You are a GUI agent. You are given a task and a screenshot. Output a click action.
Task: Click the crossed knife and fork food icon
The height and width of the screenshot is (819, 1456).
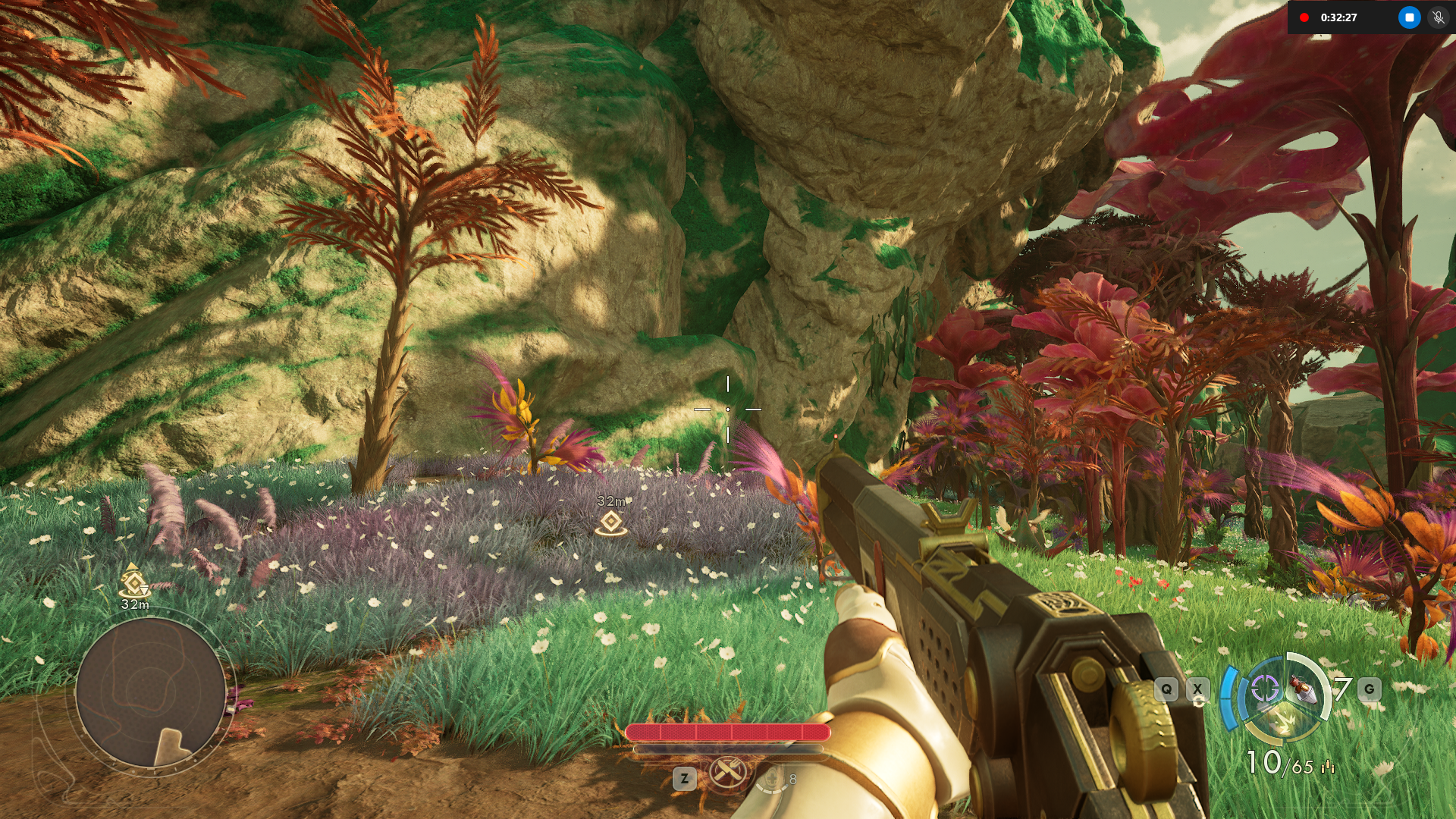tap(727, 773)
